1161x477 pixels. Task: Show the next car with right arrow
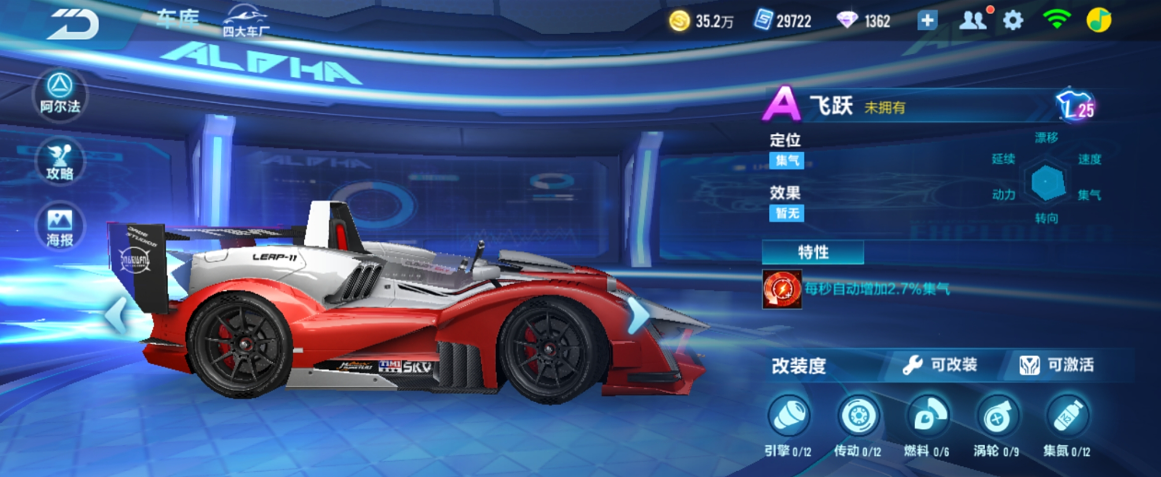[636, 315]
